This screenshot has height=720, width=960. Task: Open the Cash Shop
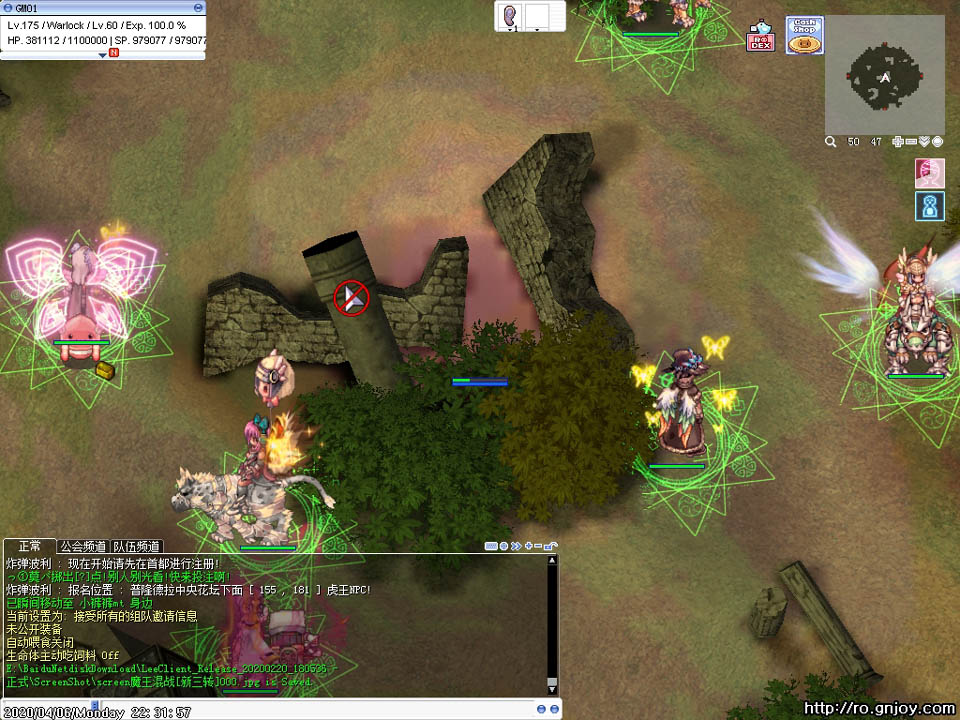click(805, 35)
